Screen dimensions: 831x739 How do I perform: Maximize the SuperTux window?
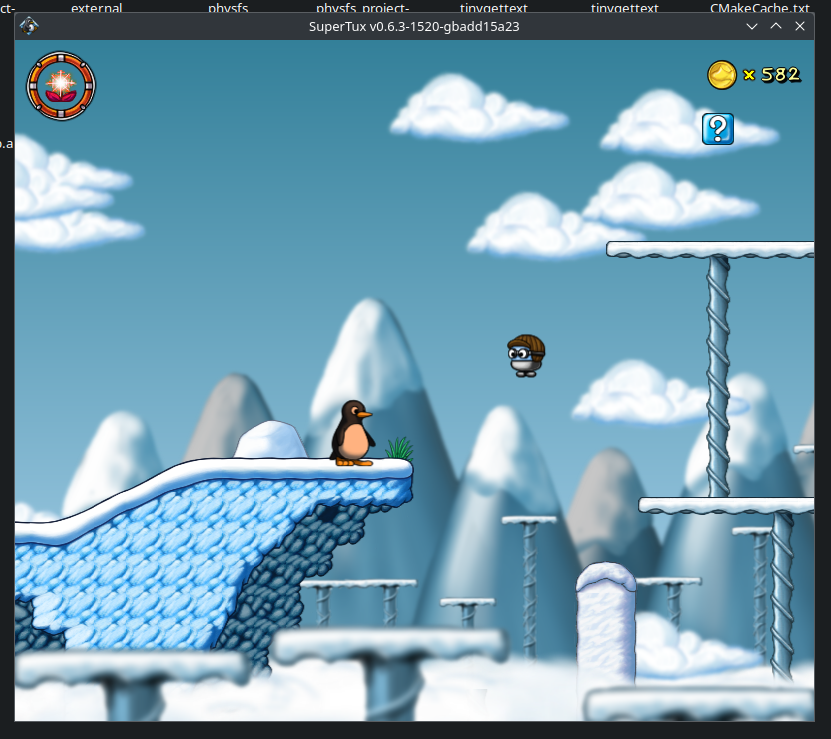point(776,26)
